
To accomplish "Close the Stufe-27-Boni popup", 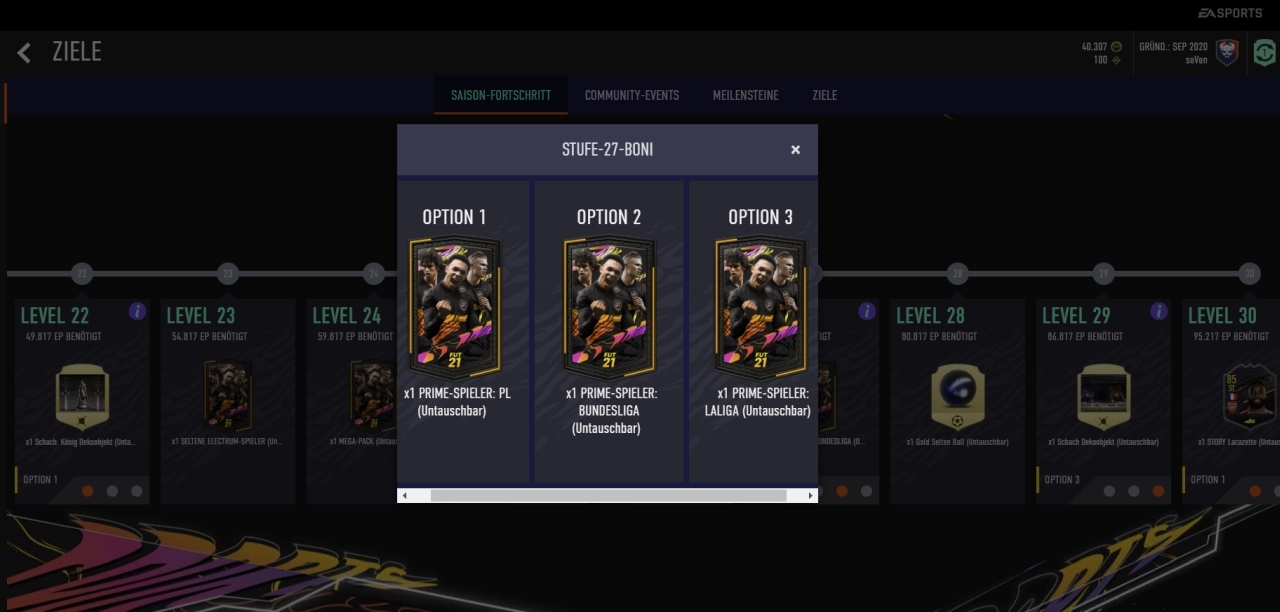I will coord(795,150).
